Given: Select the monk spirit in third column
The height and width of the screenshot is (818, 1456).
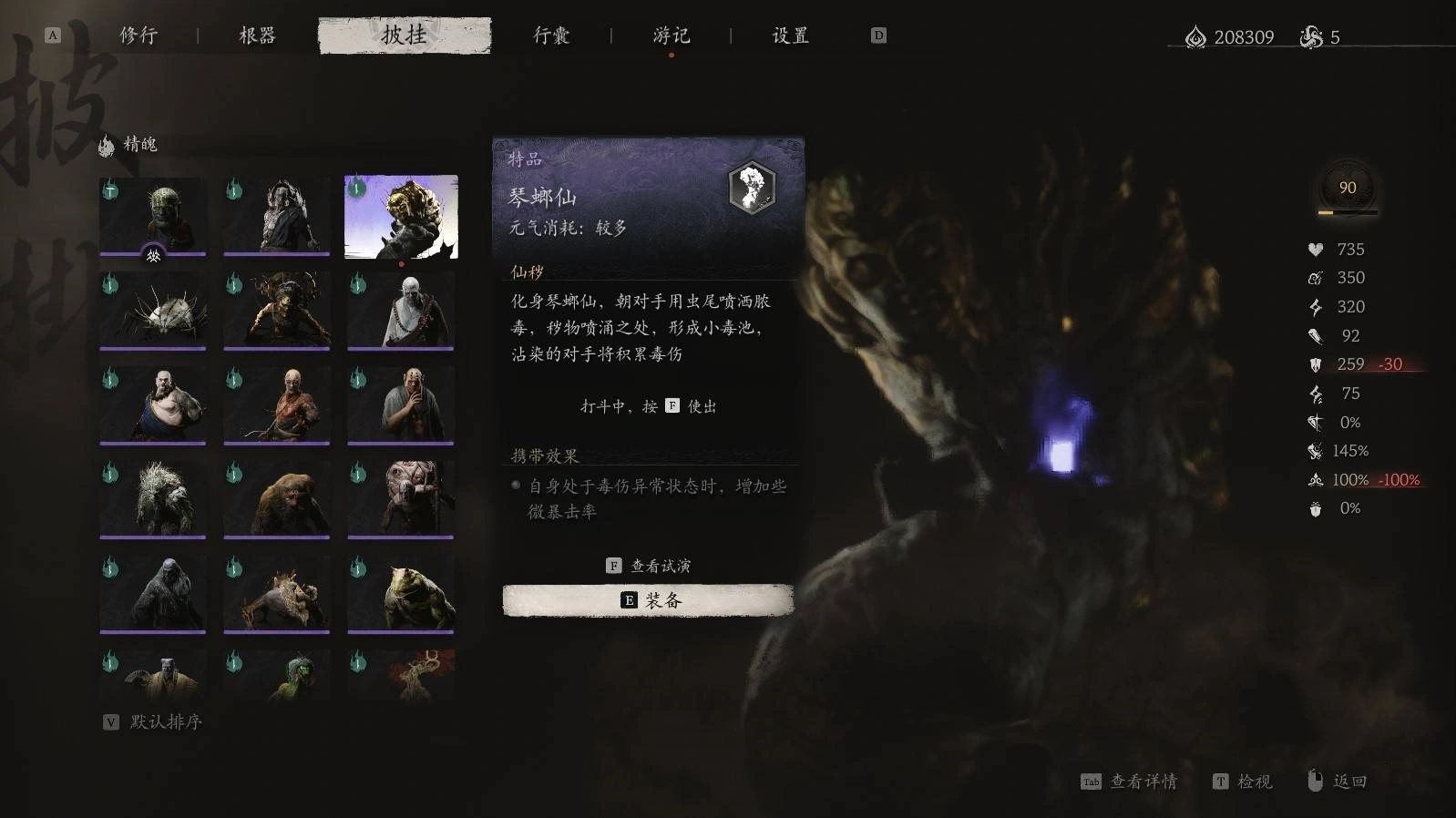Looking at the screenshot, I should [401, 312].
